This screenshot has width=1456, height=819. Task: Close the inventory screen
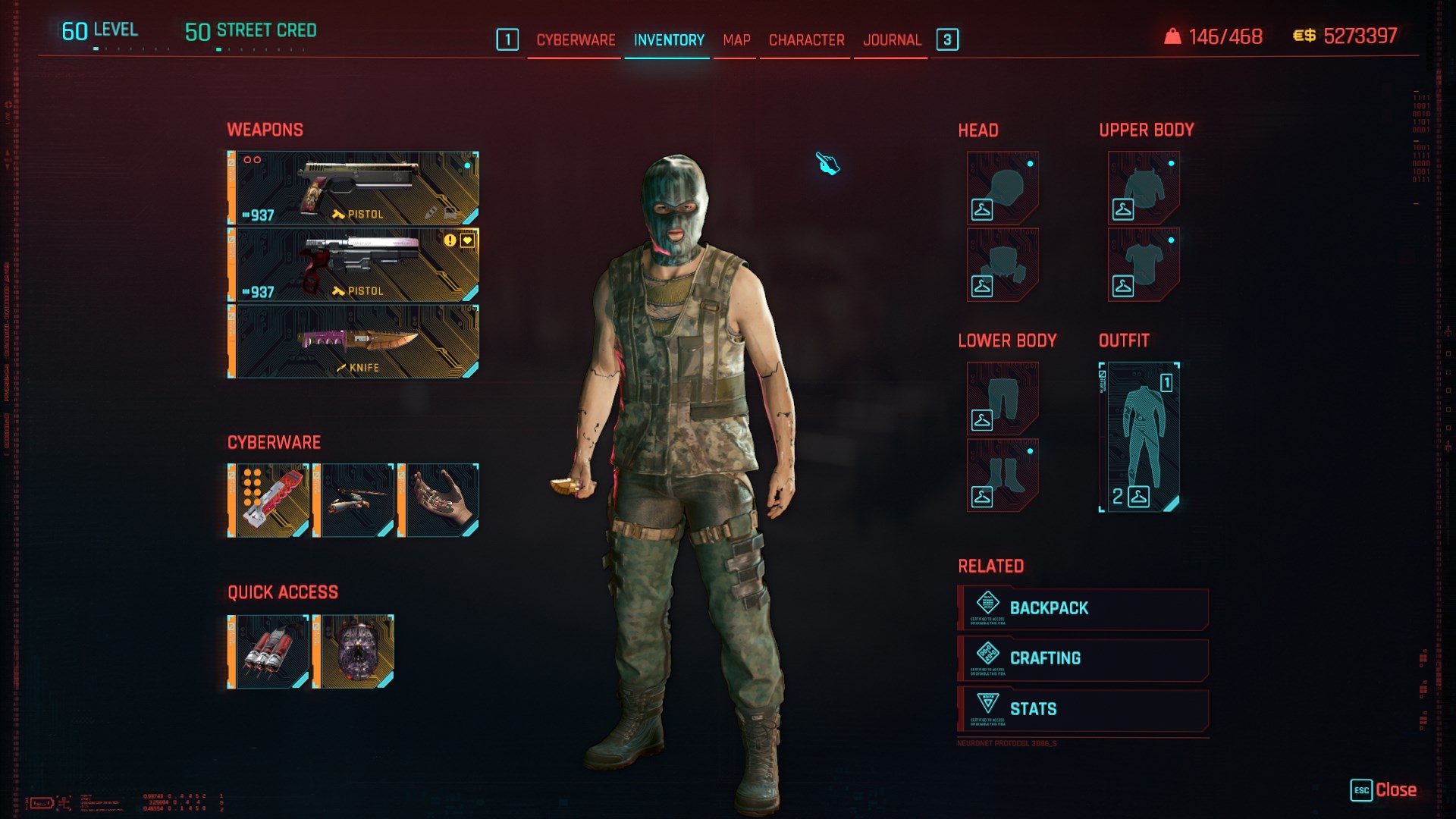pos(1384,790)
